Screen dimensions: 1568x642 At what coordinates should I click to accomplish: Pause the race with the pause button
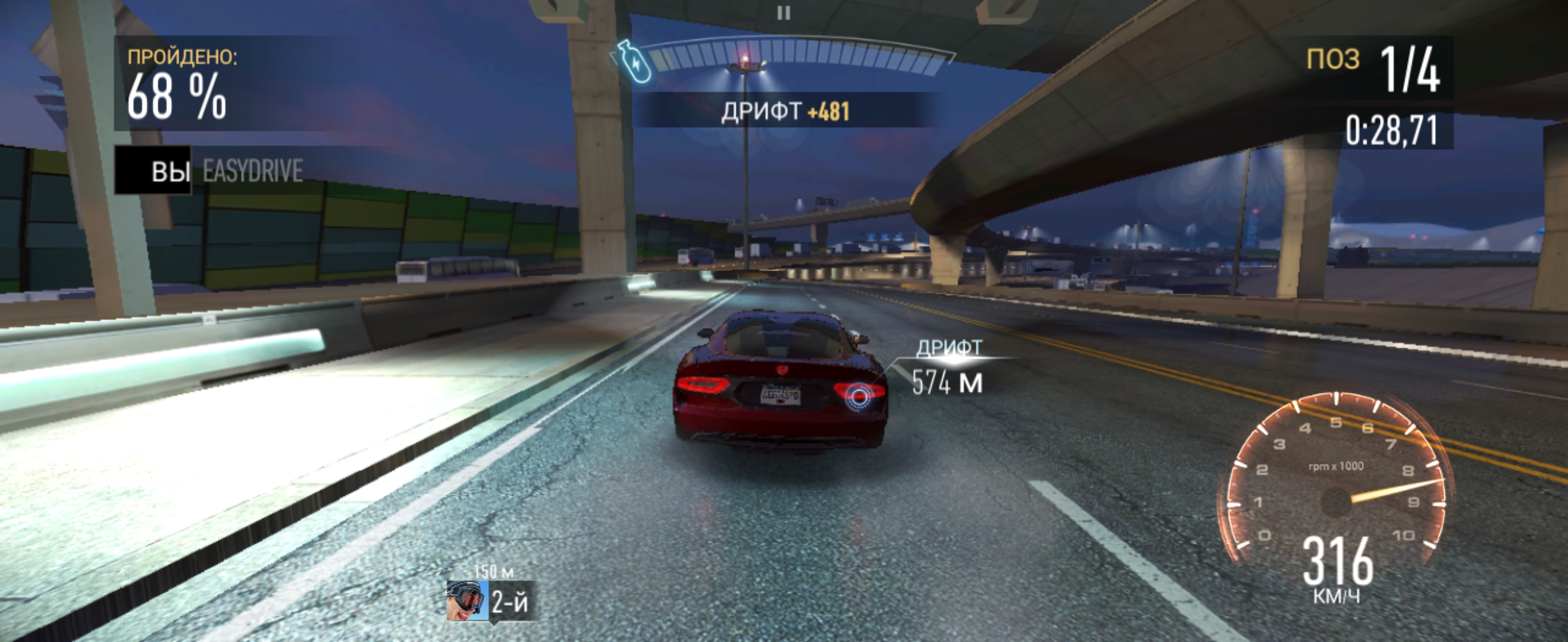783,12
